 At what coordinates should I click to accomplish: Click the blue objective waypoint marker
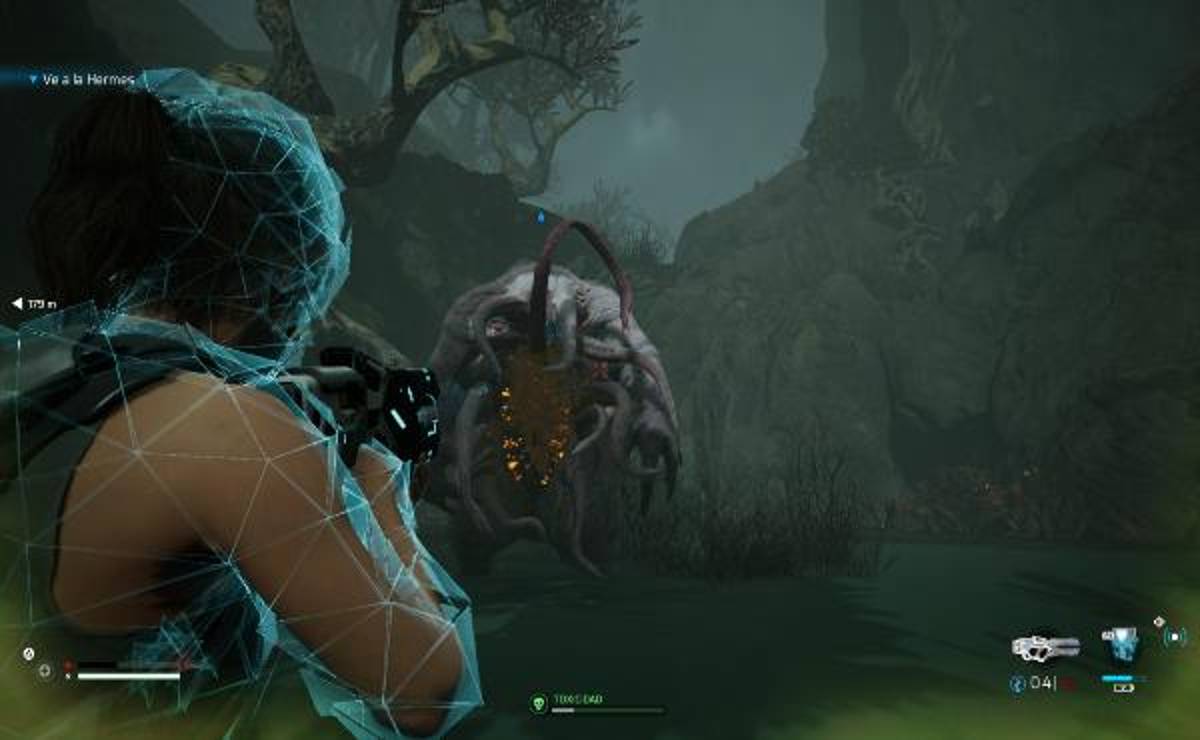tap(541, 215)
